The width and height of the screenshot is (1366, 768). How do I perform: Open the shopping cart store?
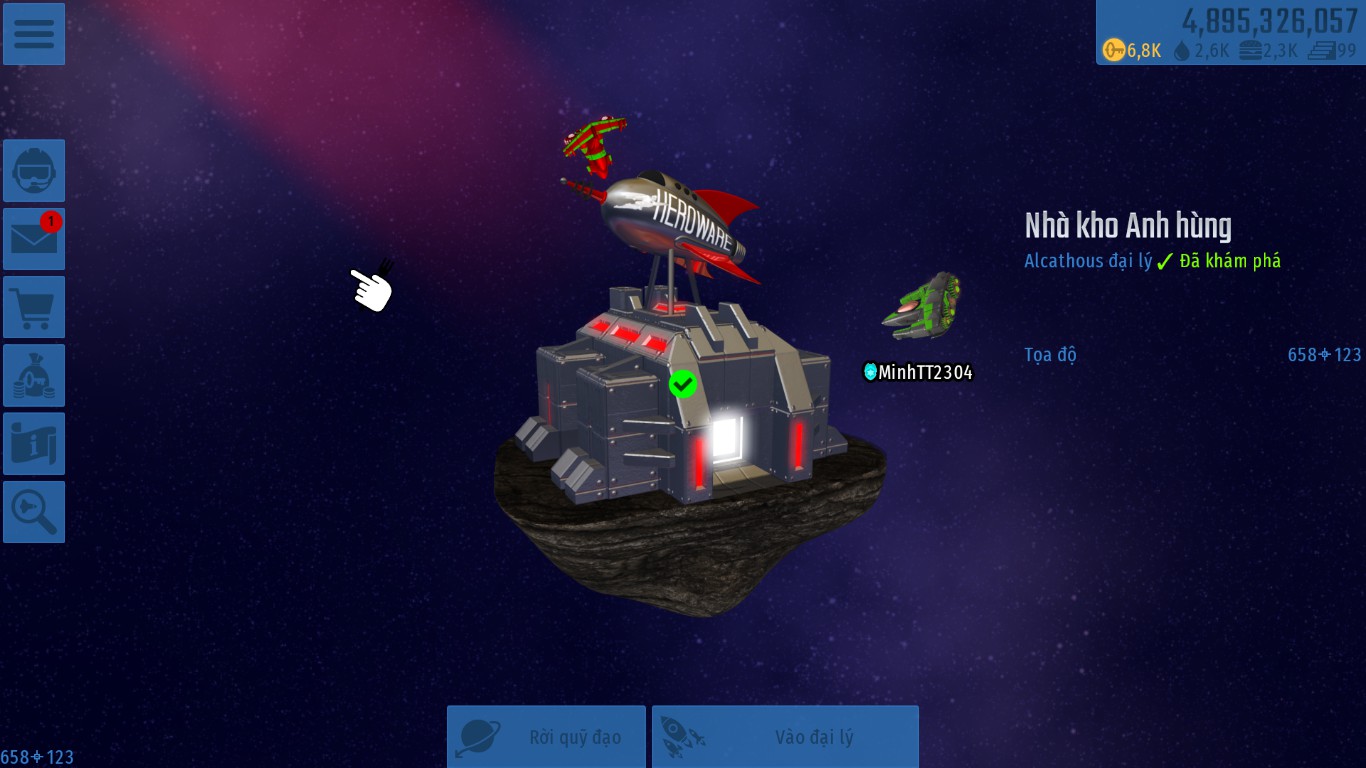tap(34, 307)
